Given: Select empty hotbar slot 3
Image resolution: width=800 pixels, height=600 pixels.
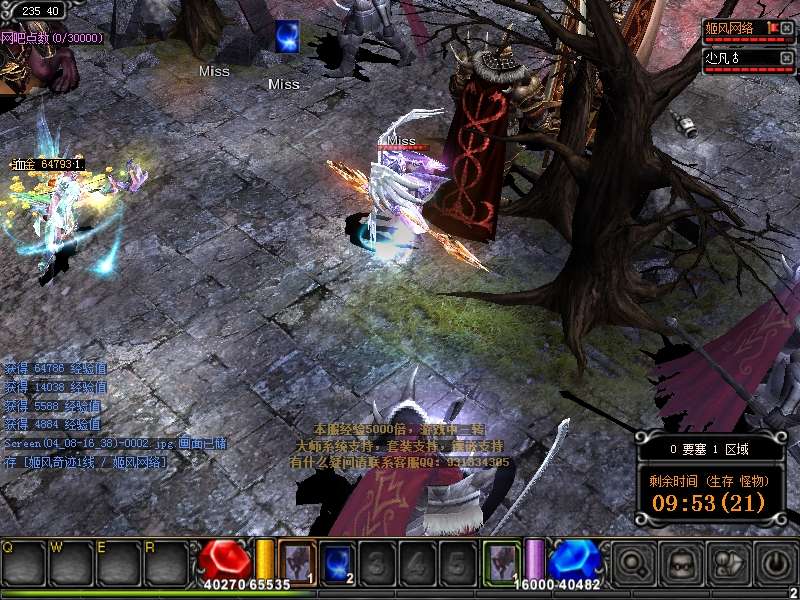Looking at the screenshot, I should pyautogui.click(x=376, y=560).
